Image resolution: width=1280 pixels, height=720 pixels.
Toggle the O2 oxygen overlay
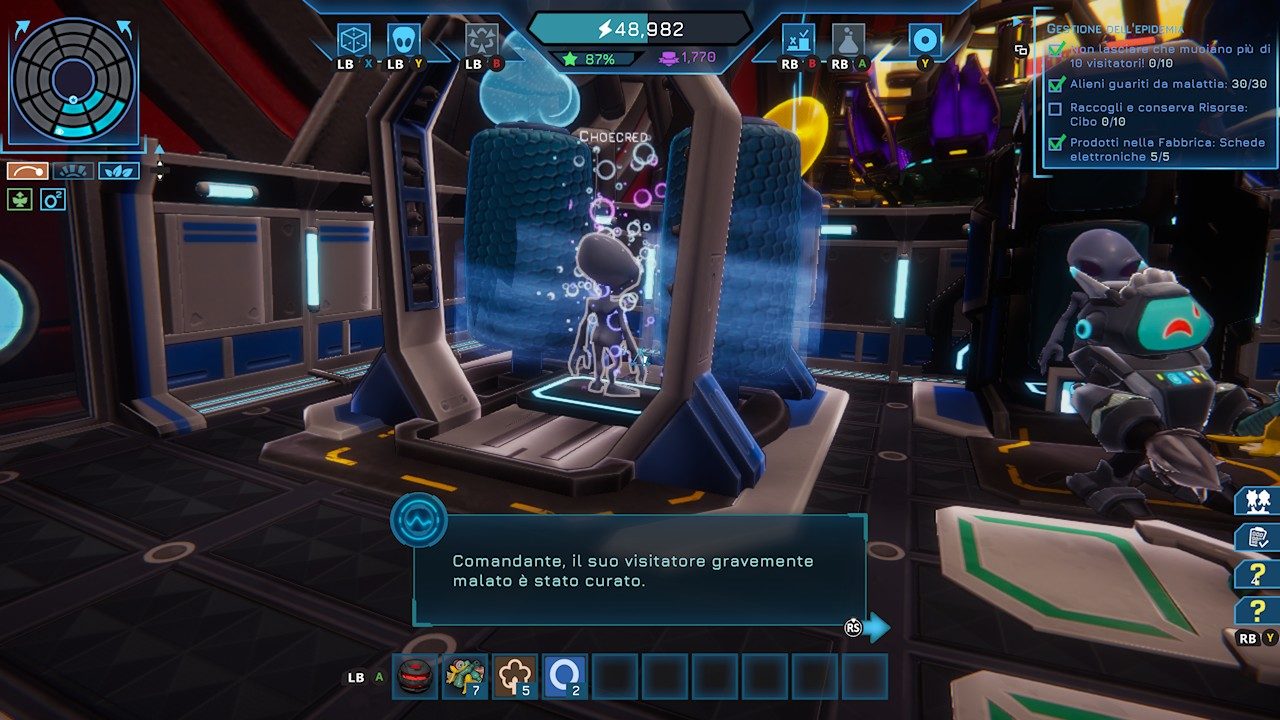coord(53,200)
